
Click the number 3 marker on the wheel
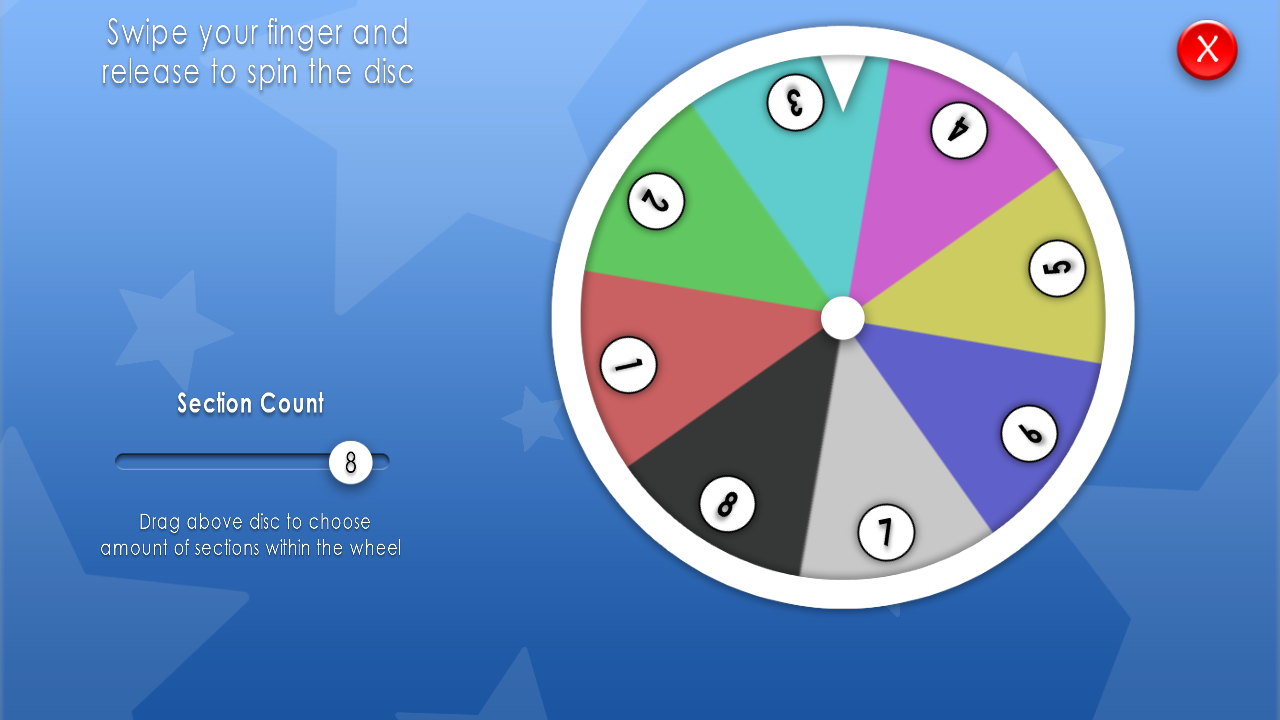coord(794,104)
